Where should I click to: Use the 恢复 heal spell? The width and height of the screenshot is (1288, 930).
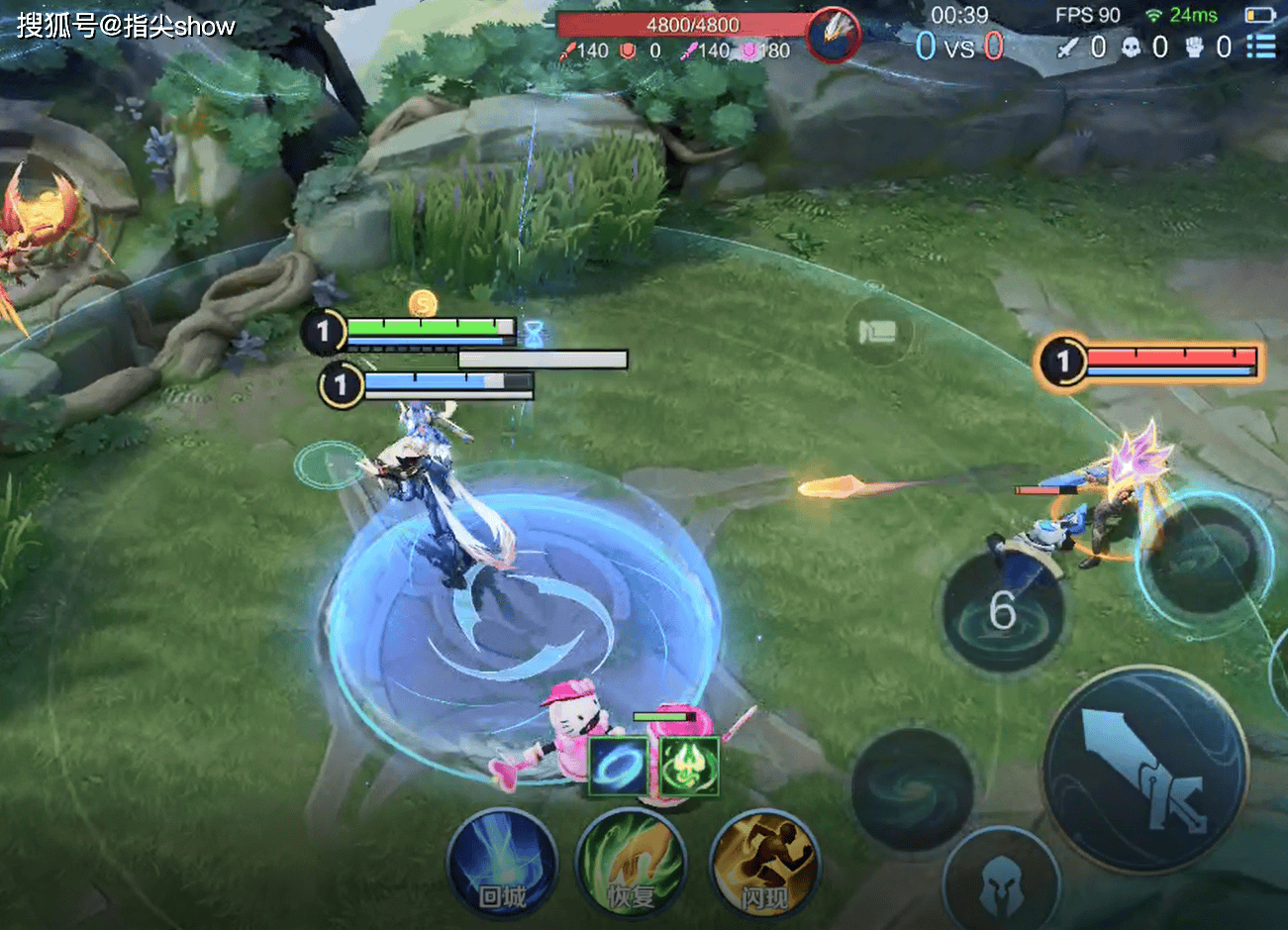tap(631, 864)
